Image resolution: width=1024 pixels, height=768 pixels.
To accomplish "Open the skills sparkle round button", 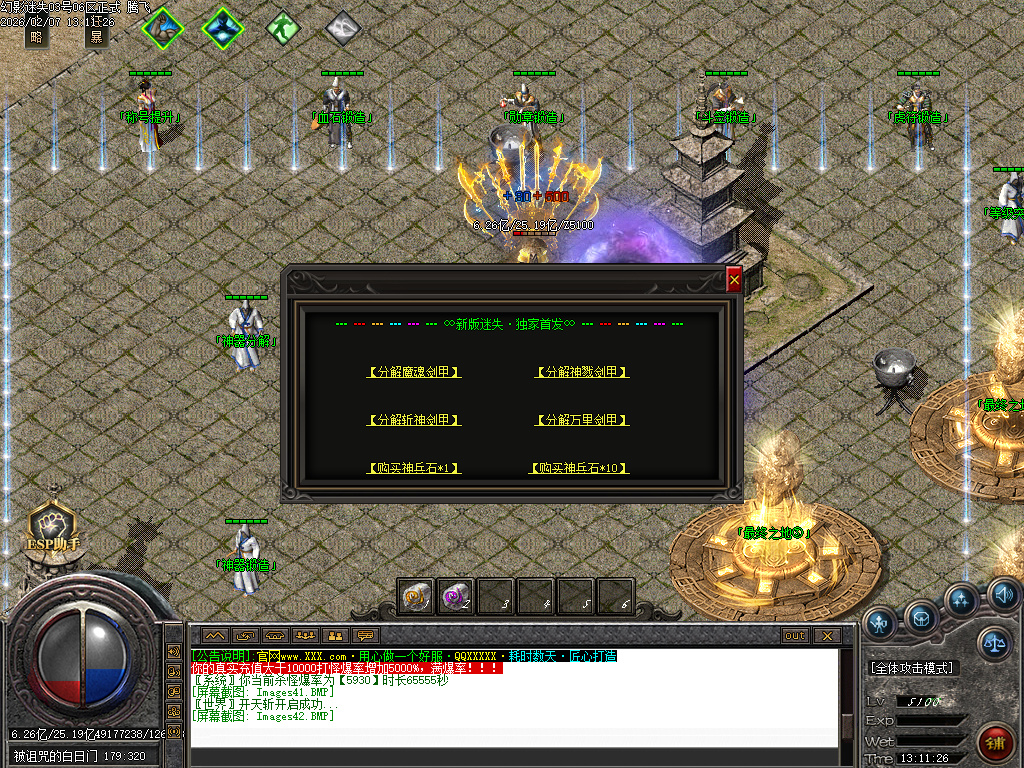I will pyautogui.click(x=962, y=601).
